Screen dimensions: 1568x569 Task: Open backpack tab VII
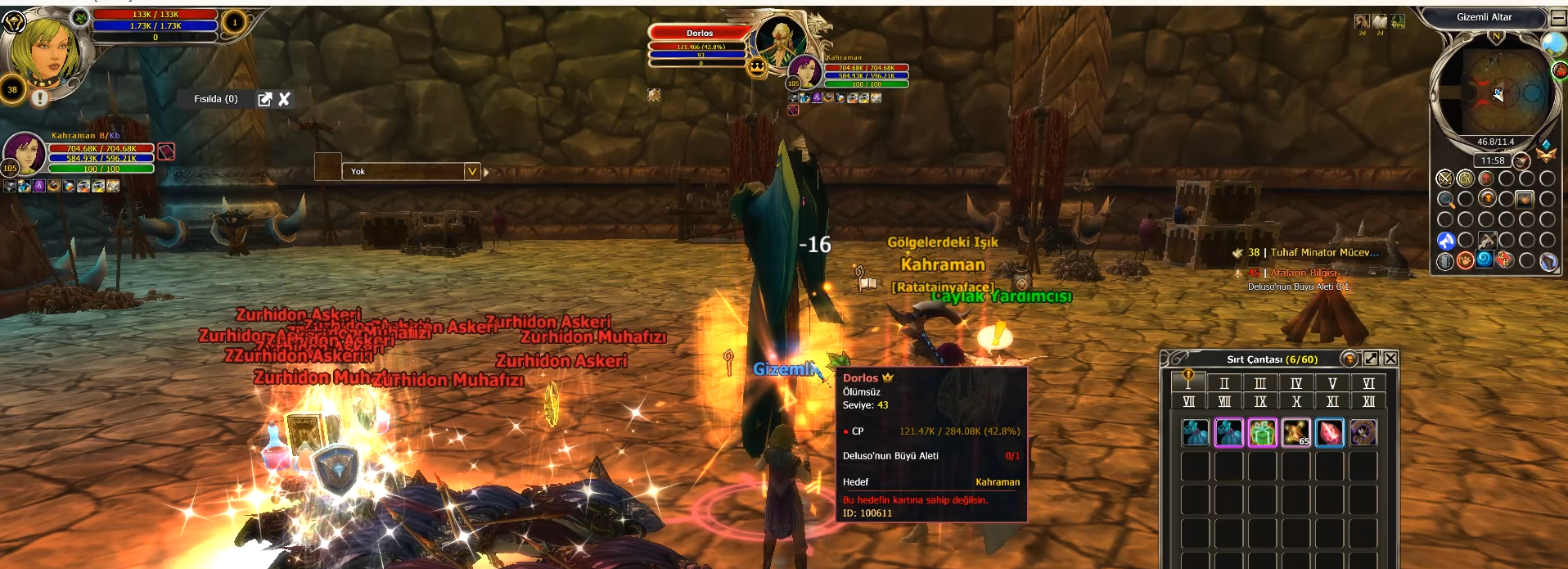click(1188, 401)
